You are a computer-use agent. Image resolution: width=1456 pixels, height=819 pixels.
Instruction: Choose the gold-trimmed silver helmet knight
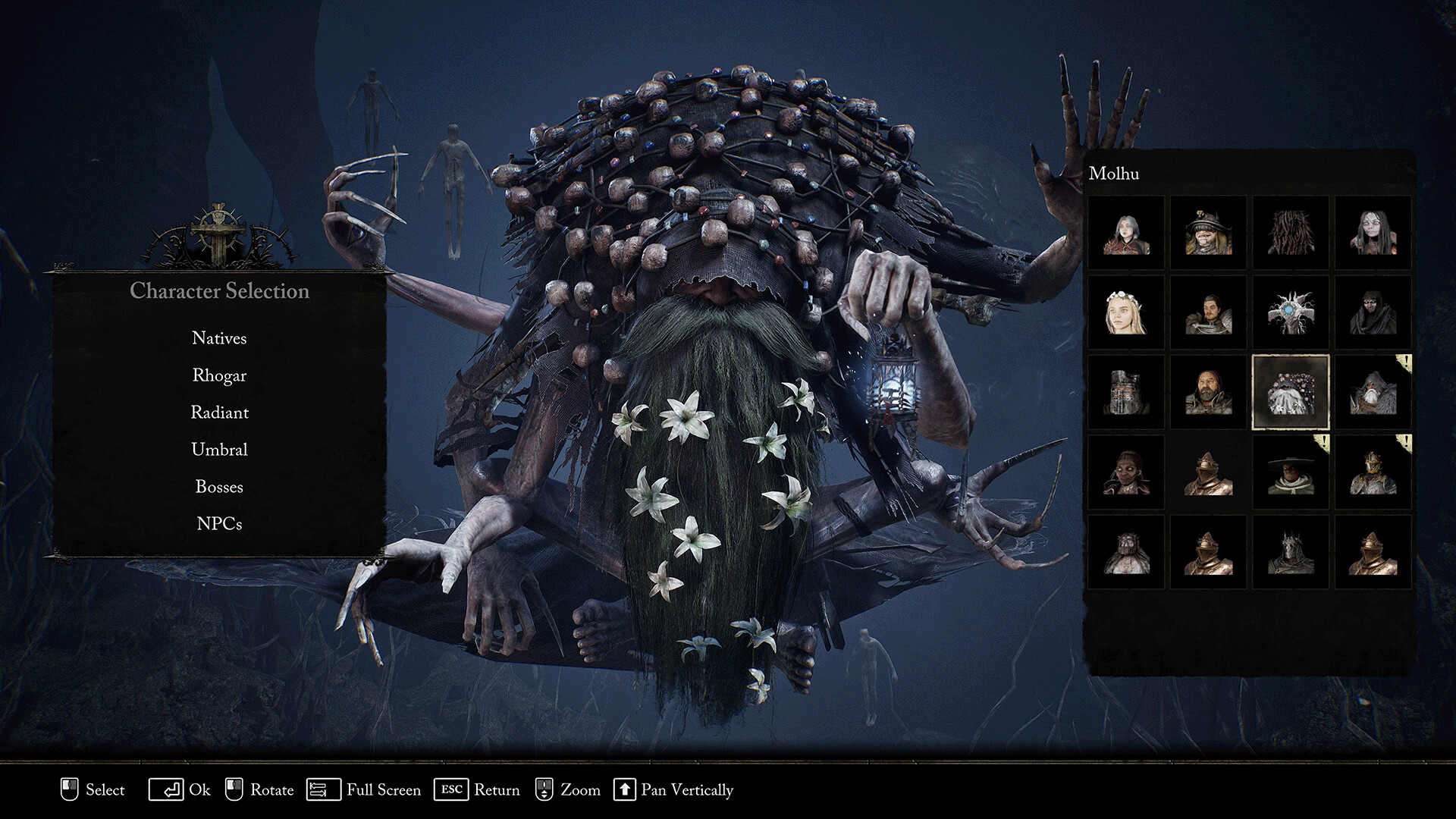1373,472
